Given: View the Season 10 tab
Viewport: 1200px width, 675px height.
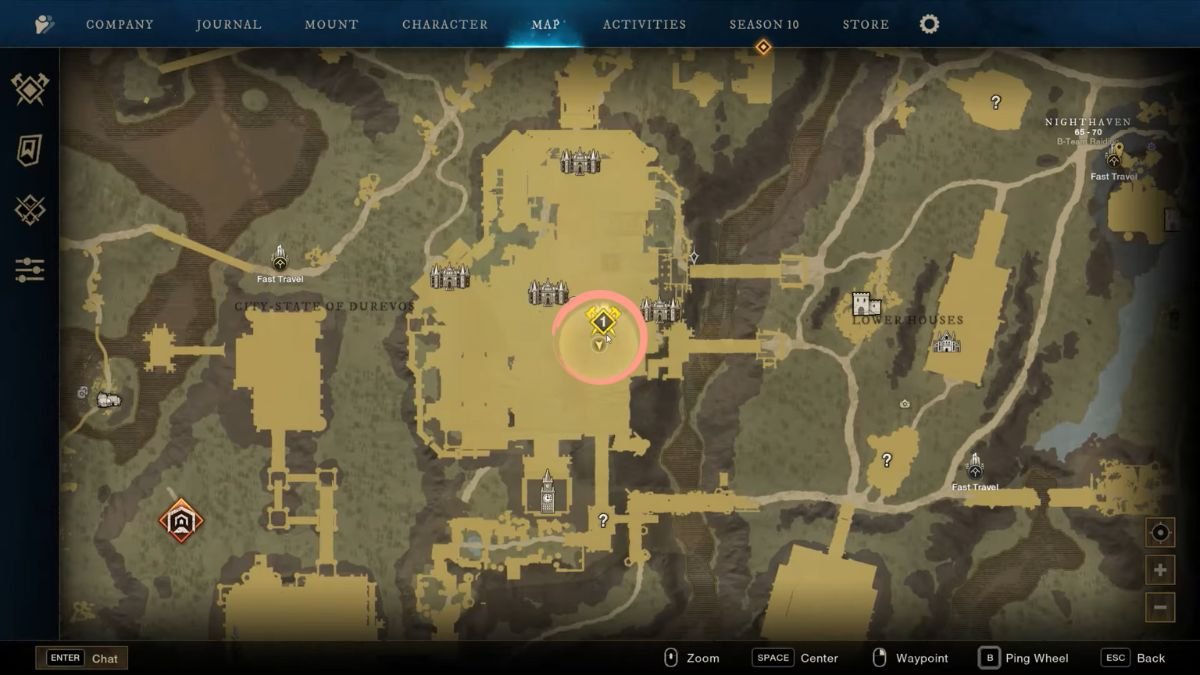Looking at the screenshot, I should 764,24.
